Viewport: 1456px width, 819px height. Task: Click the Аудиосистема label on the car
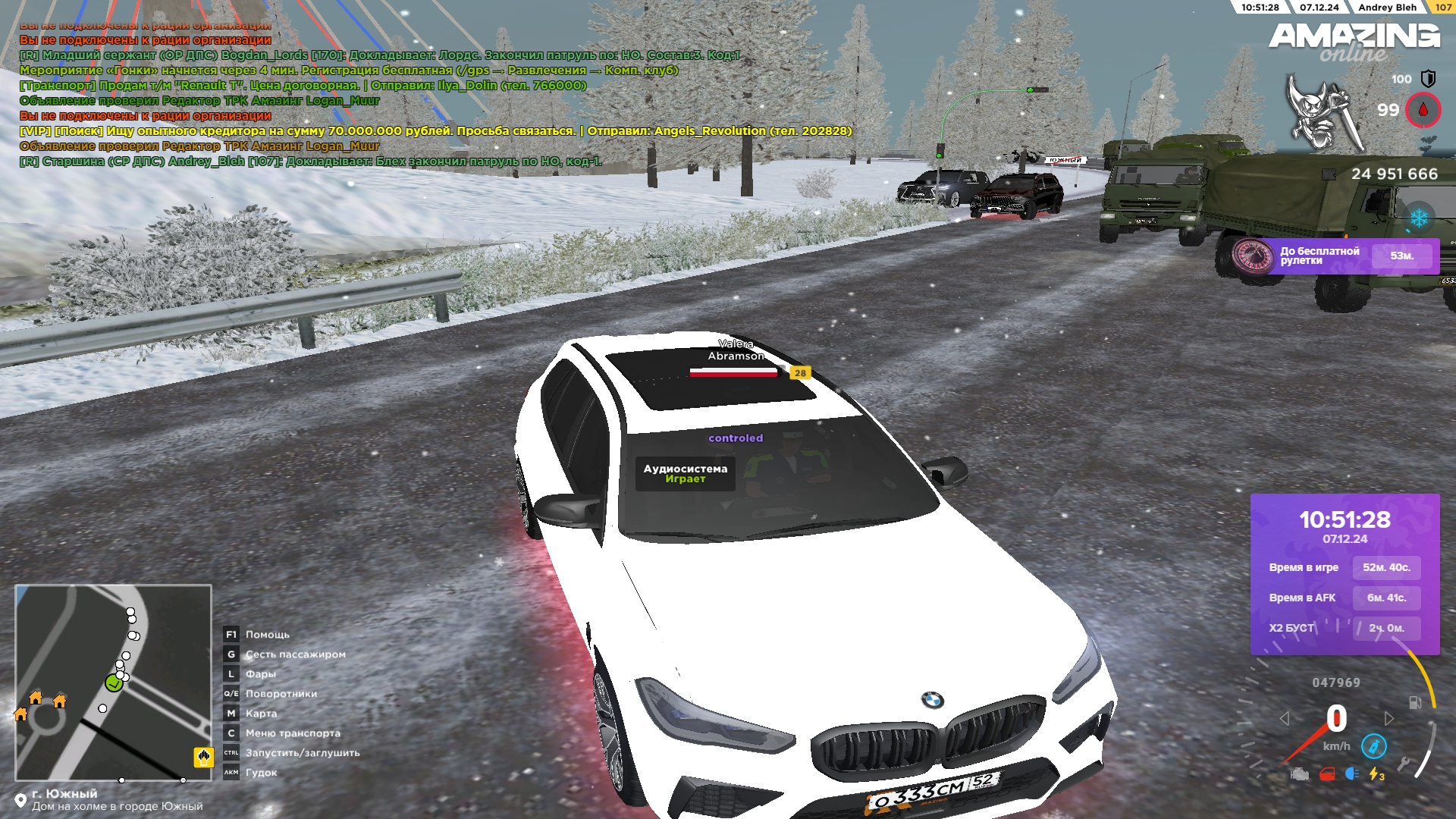click(x=685, y=473)
